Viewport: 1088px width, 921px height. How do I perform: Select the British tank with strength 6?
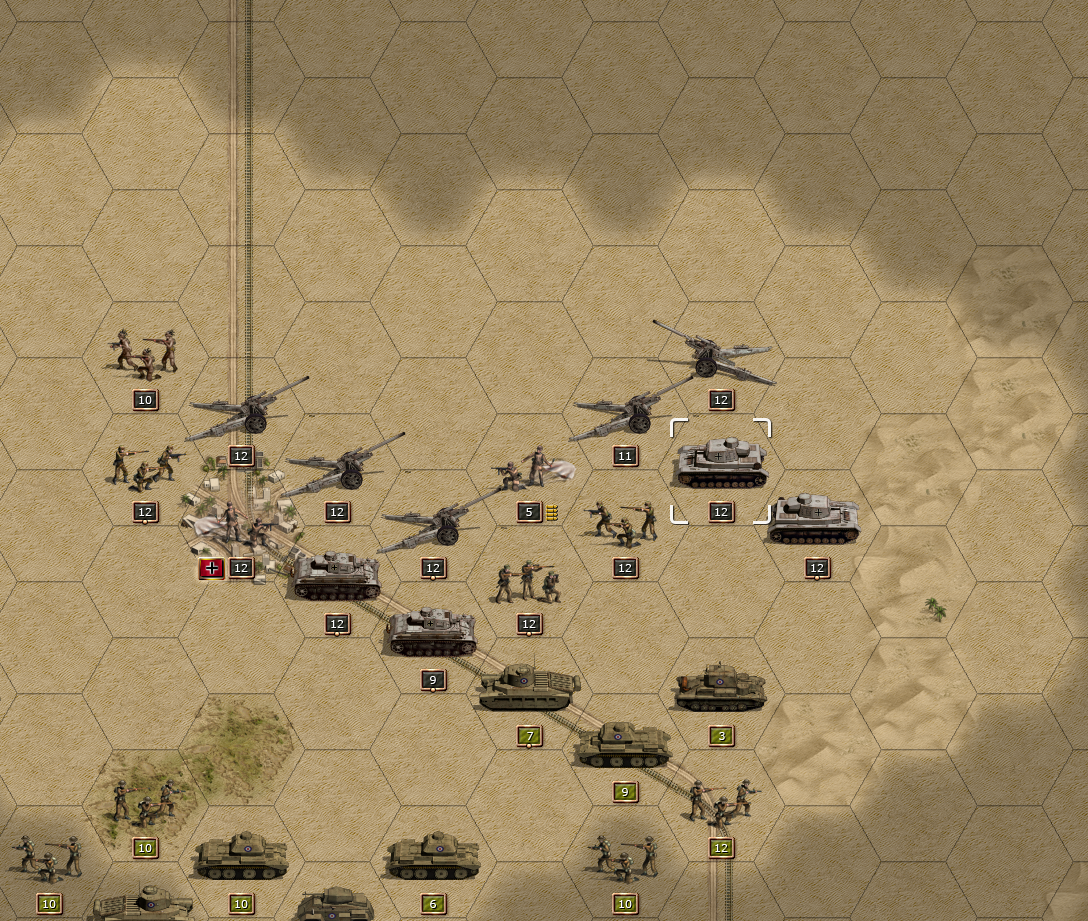point(432,857)
